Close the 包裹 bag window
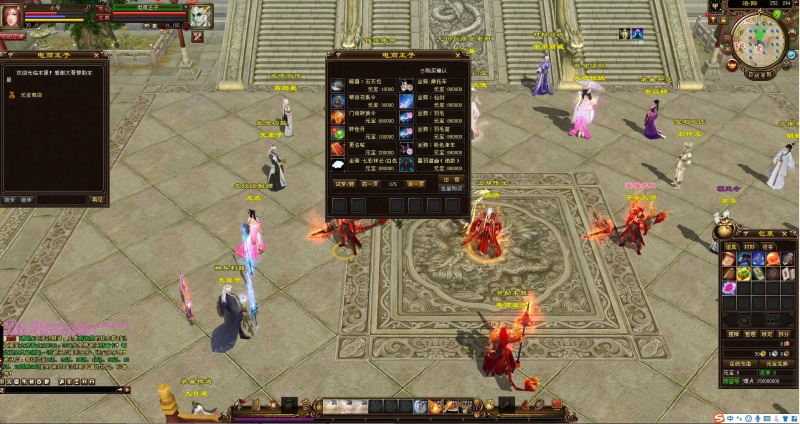This screenshot has width=800, height=424. [x=793, y=230]
